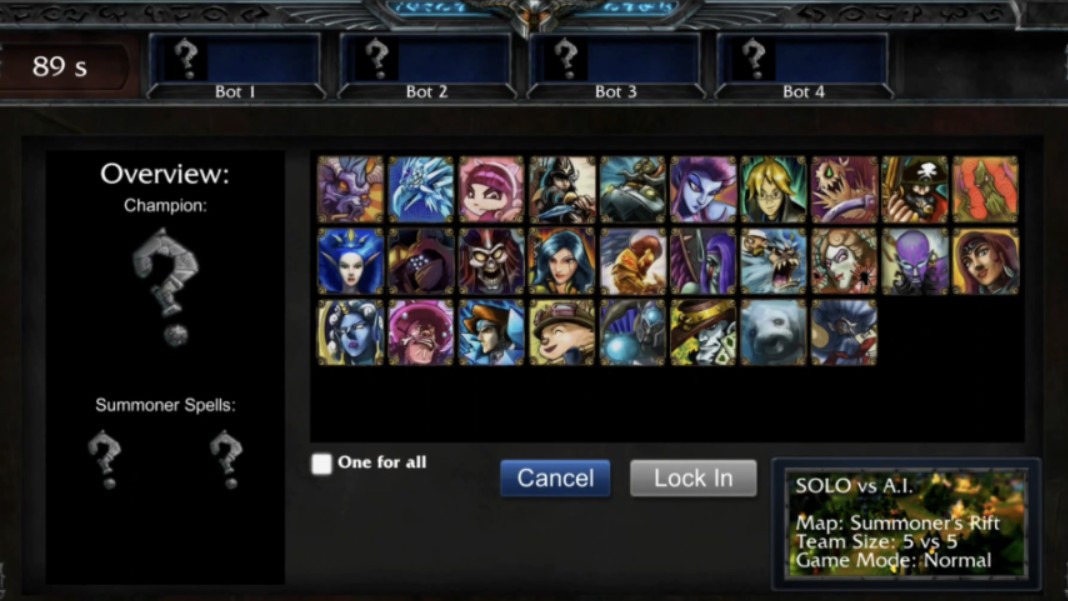The height and width of the screenshot is (601, 1068).
Task: Choose the Bot 2 slot
Action: [x=426, y=66]
